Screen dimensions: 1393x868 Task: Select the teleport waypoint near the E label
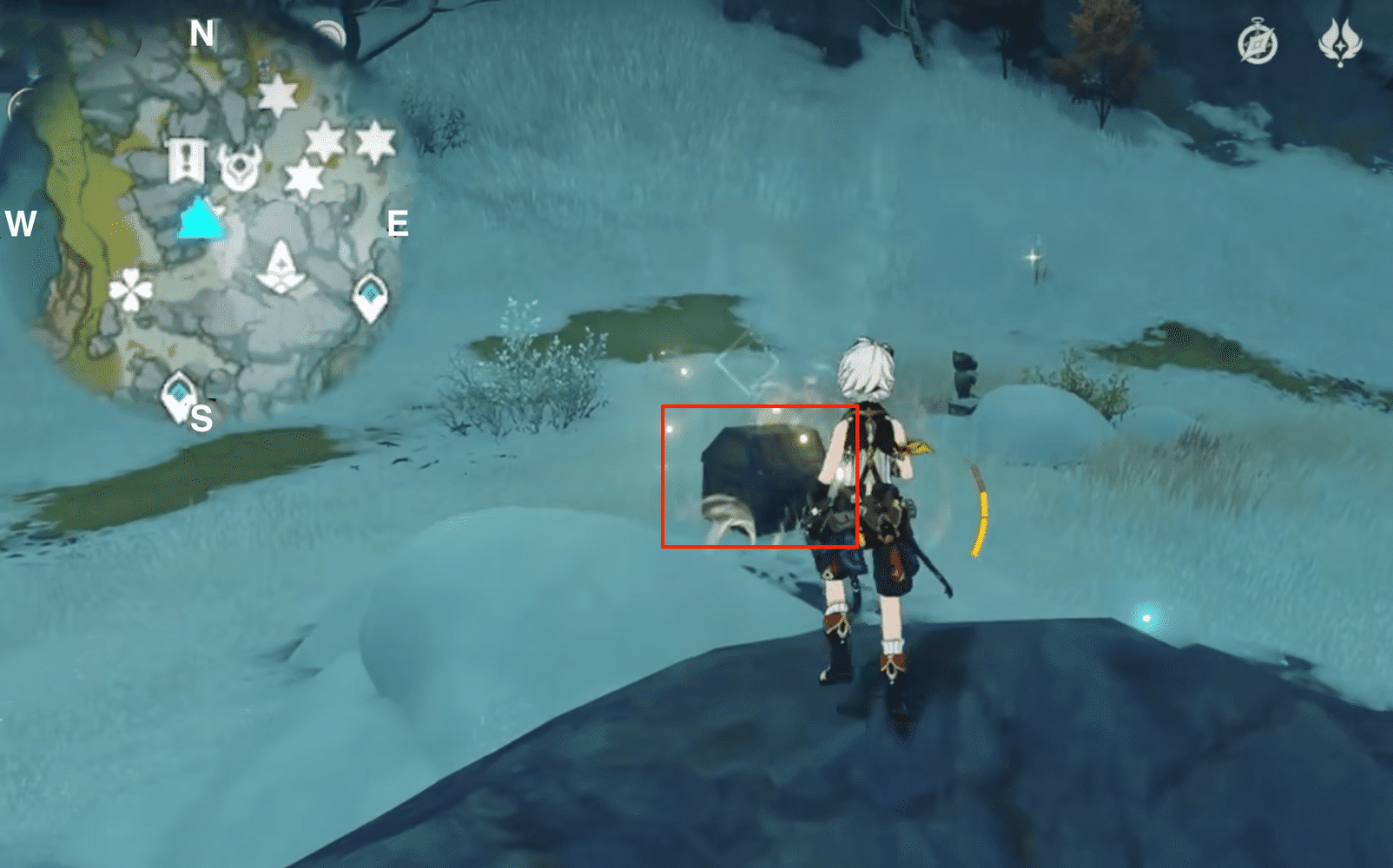point(372,296)
